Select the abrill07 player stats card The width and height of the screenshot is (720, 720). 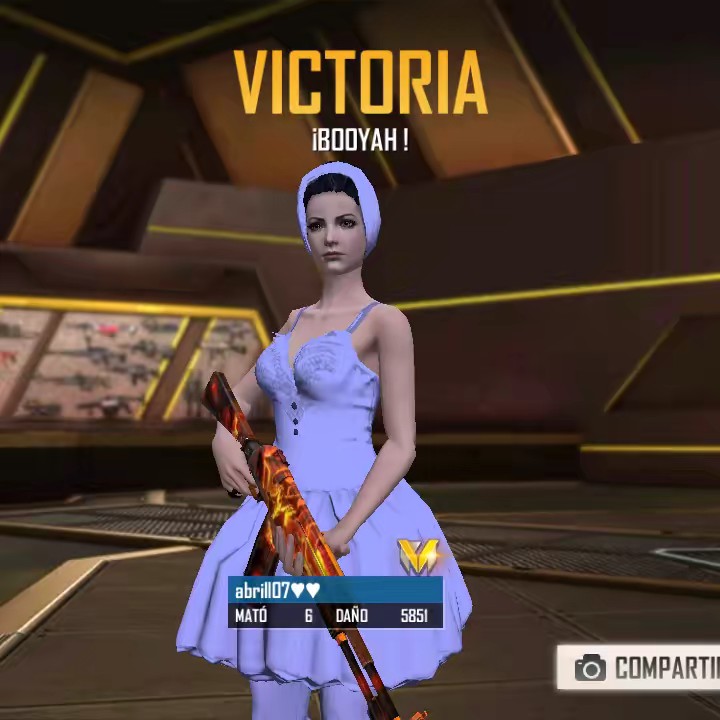pos(335,602)
